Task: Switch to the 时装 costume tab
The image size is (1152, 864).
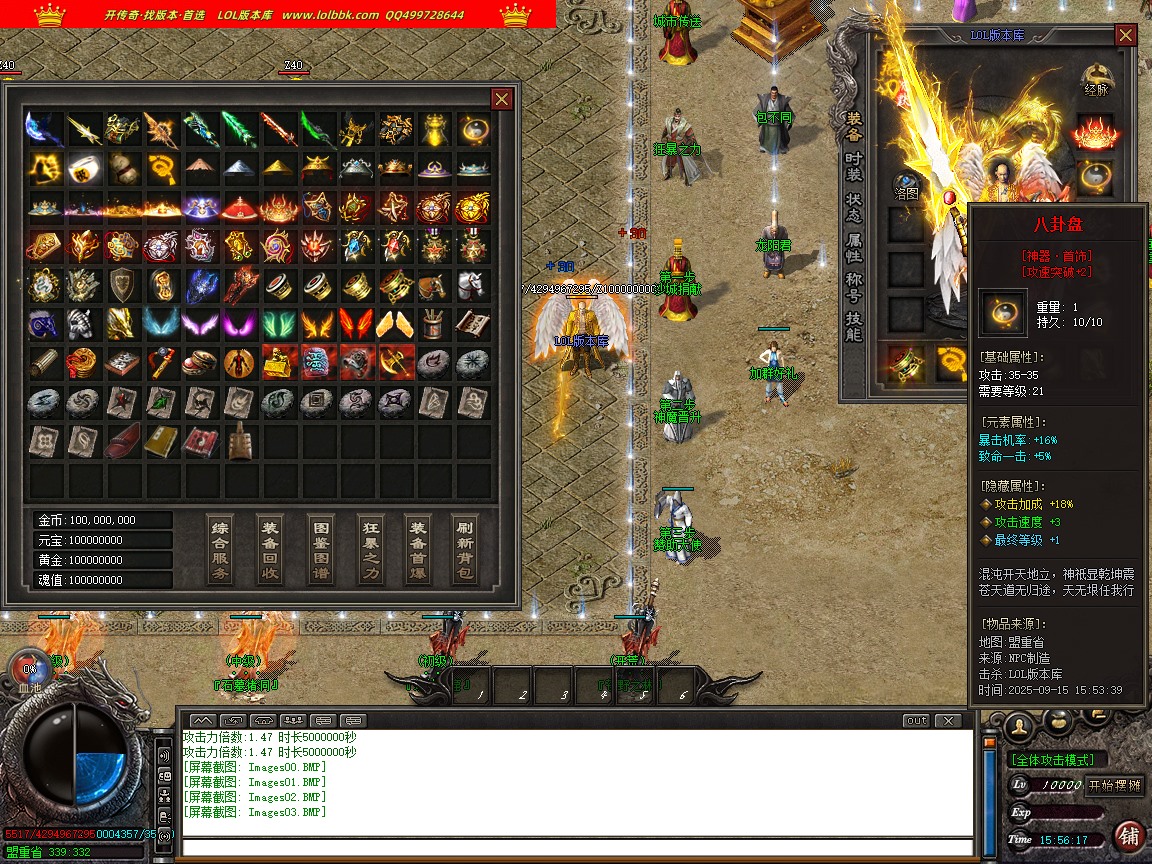Action: pos(853,167)
